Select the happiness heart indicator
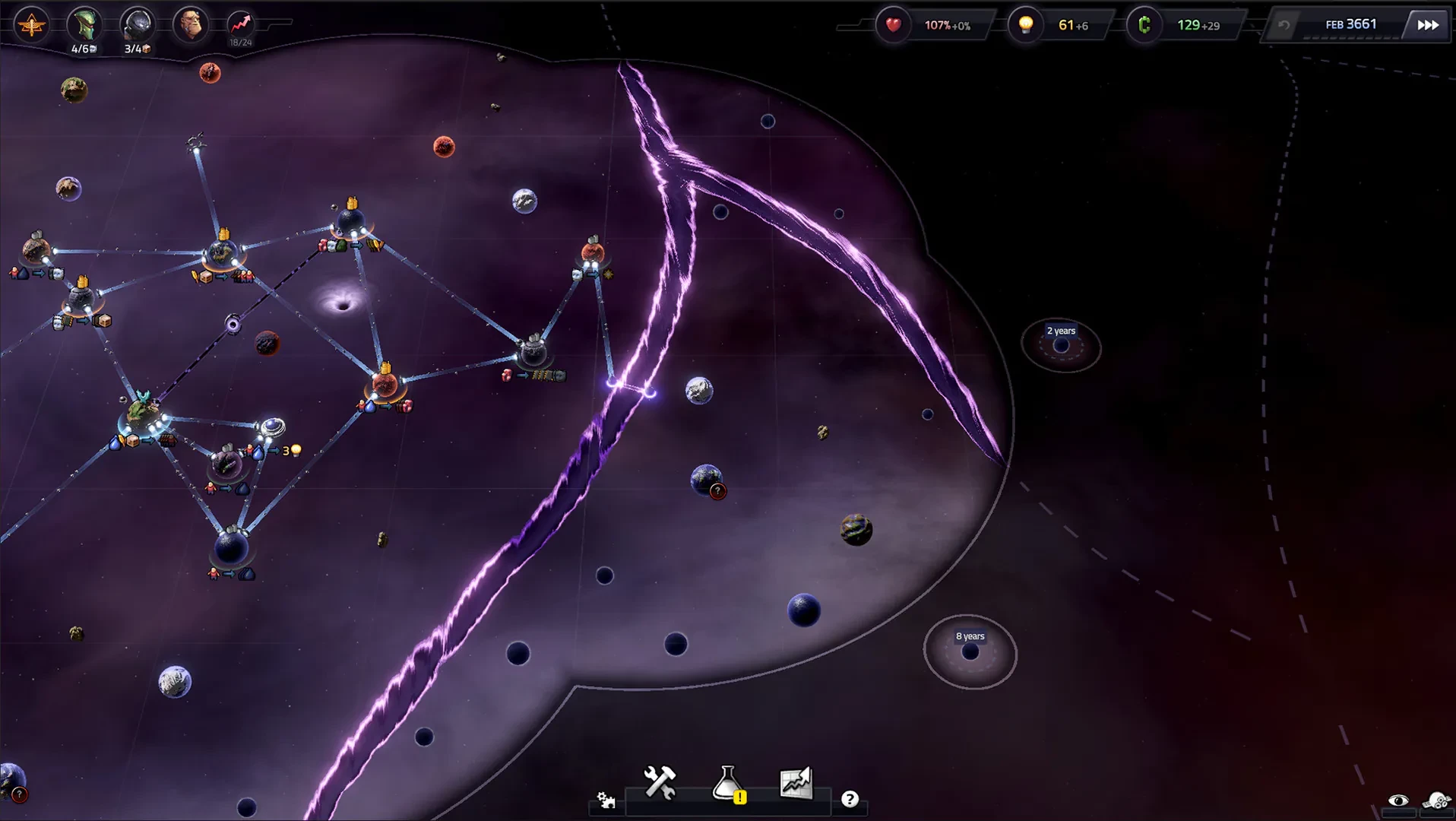This screenshot has width=1456, height=821. [x=893, y=25]
